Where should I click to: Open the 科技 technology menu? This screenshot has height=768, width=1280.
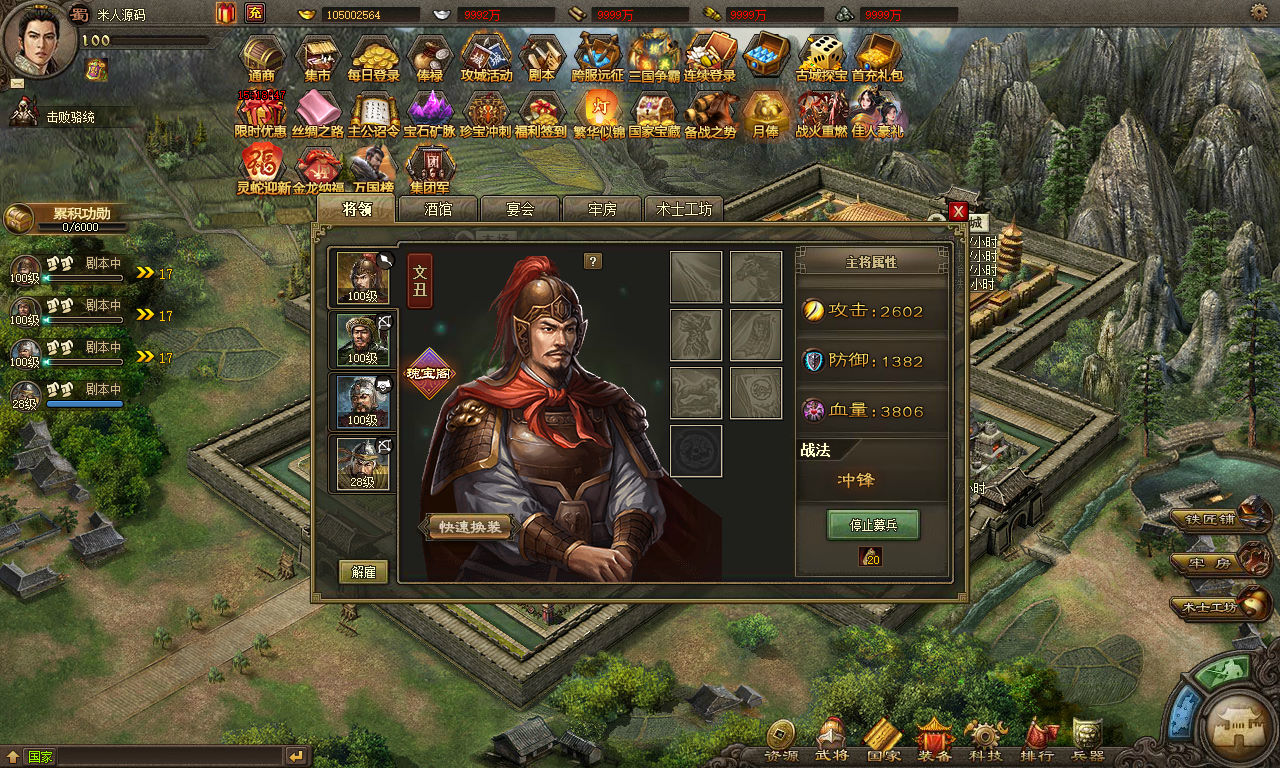tap(985, 739)
